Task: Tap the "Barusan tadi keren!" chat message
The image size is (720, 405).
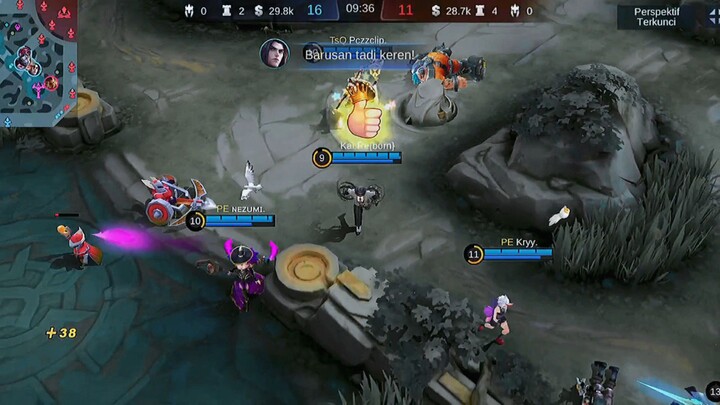Action: pyautogui.click(x=359, y=54)
